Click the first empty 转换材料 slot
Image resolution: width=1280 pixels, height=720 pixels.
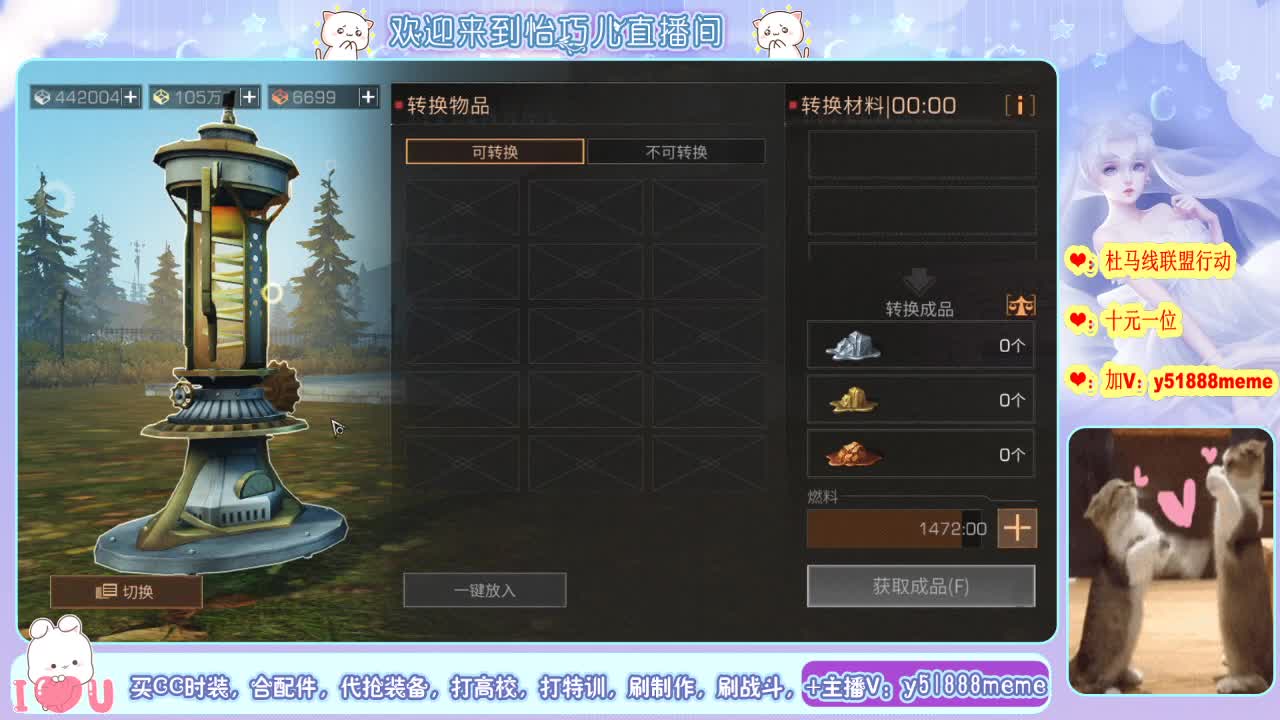920,156
